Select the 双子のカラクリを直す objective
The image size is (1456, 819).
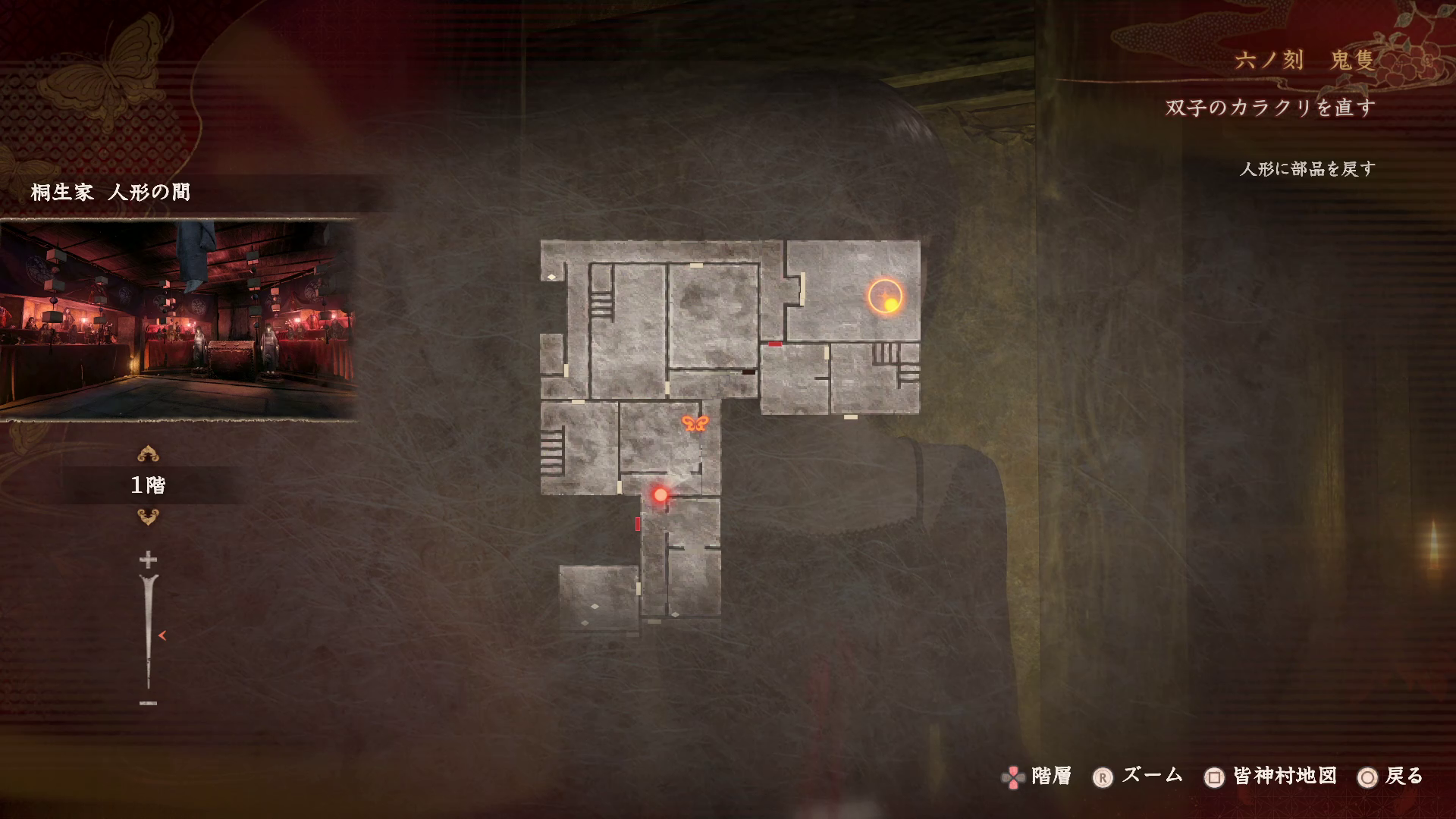[x=1270, y=108]
